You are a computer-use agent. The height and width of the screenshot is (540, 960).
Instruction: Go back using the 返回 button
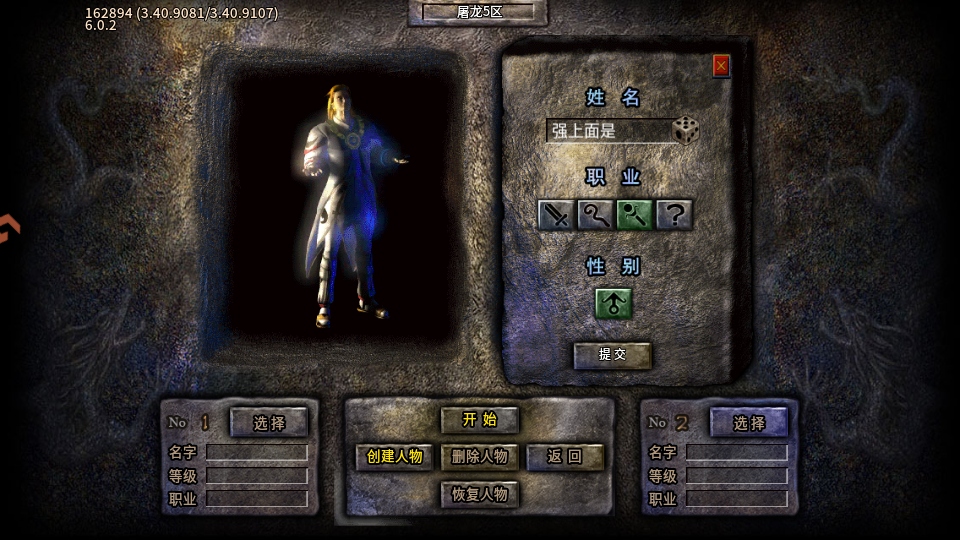click(x=565, y=457)
